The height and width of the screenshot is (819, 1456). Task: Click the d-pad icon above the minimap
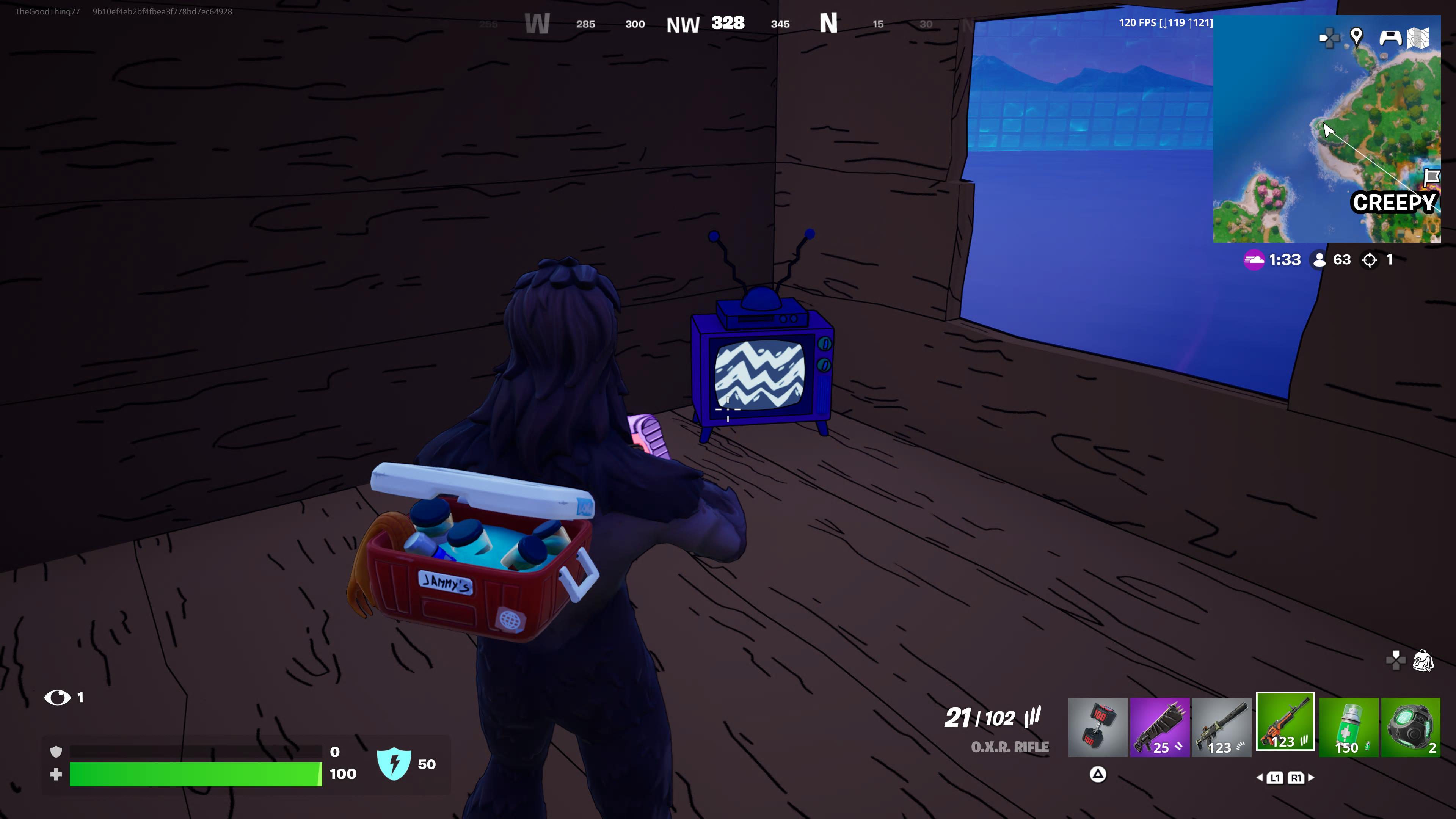1329,38
